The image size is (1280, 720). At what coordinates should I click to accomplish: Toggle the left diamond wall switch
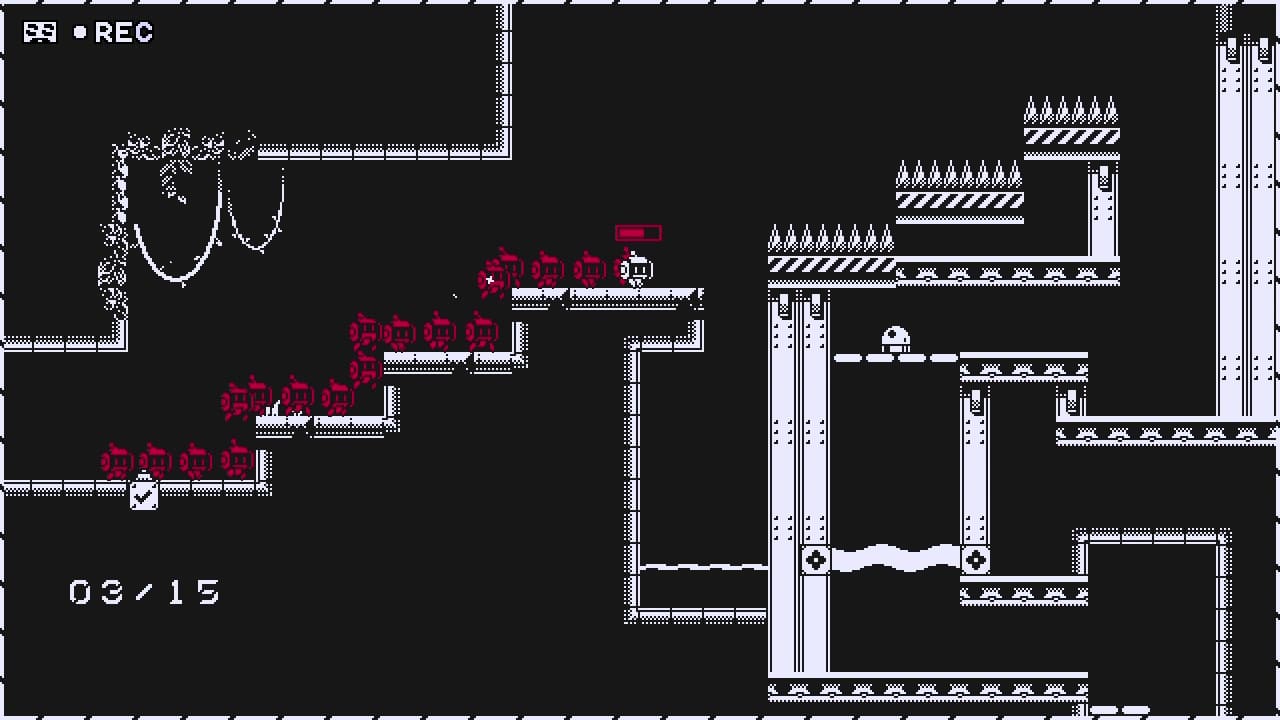click(x=815, y=561)
